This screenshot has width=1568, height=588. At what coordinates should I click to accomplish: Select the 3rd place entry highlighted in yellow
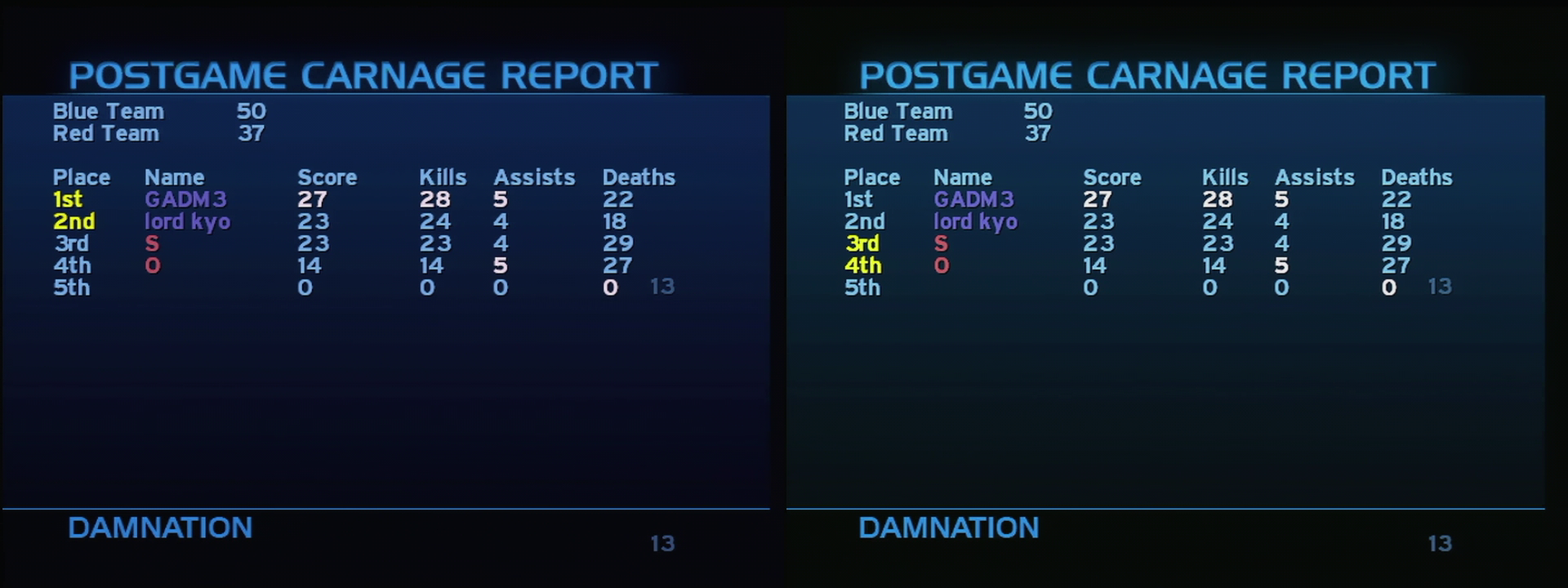tap(862, 243)
